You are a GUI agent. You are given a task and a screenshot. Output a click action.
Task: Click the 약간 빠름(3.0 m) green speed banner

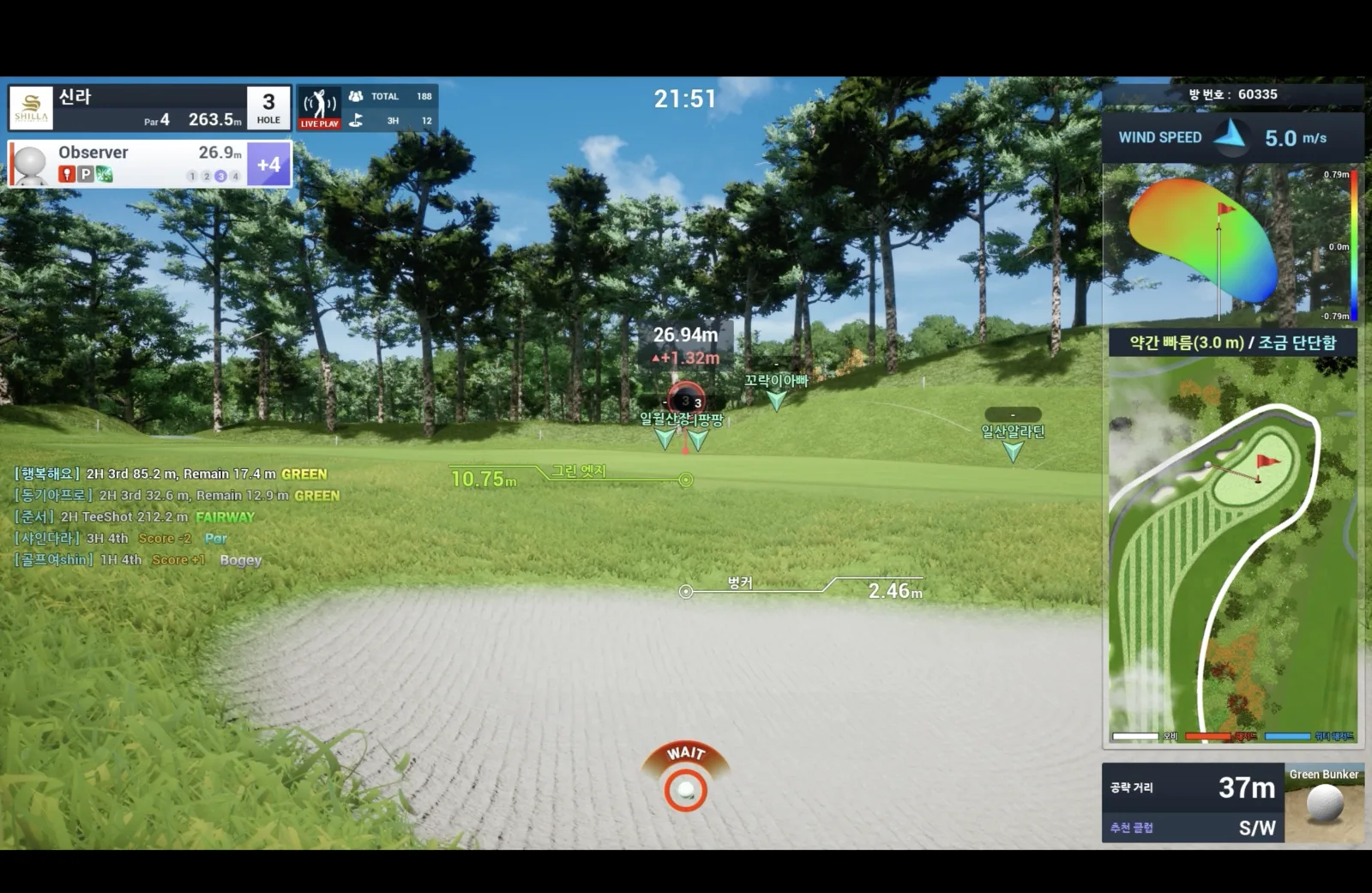[1235, 343]
